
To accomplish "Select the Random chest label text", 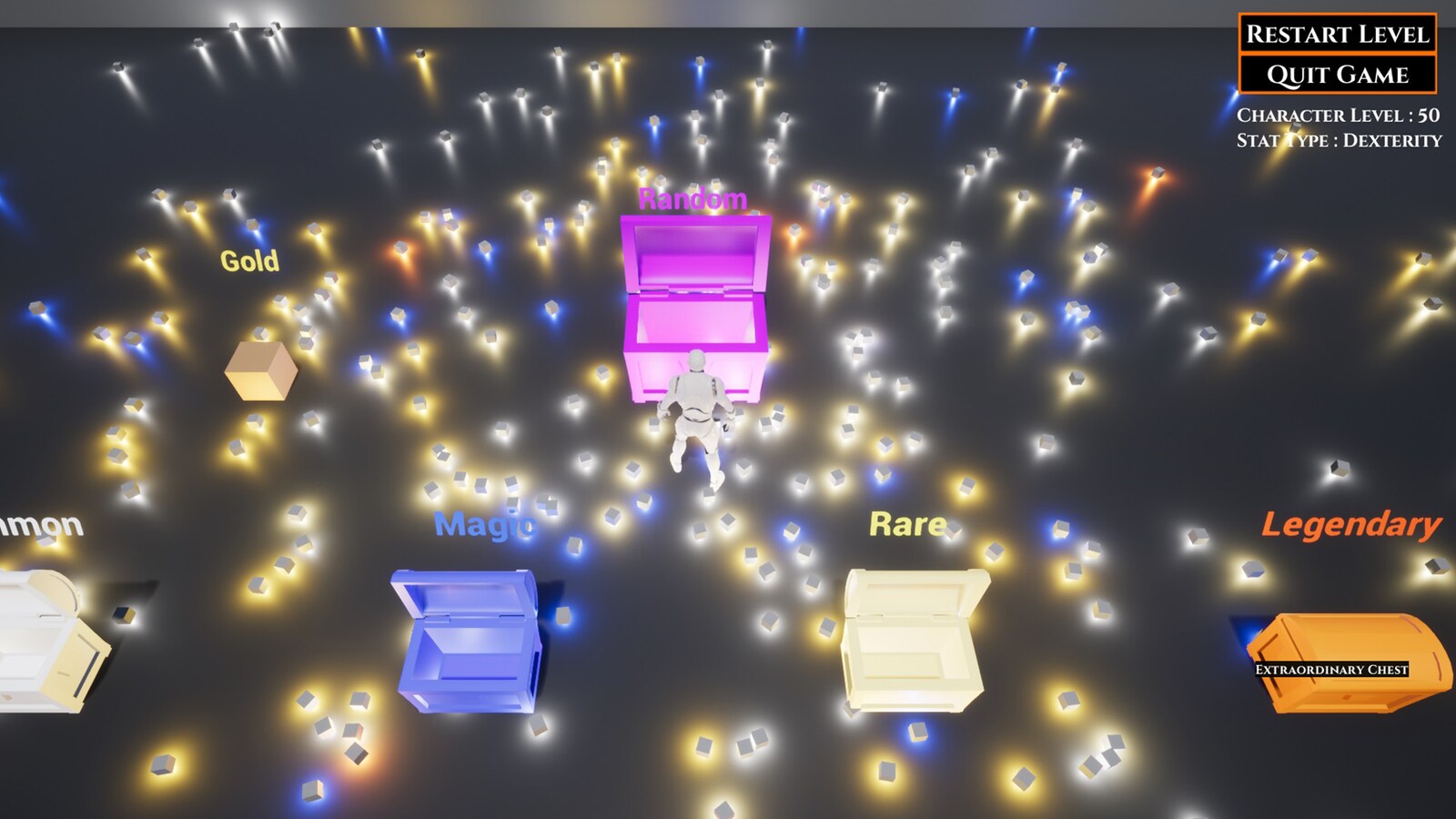I will coord(693,199).
